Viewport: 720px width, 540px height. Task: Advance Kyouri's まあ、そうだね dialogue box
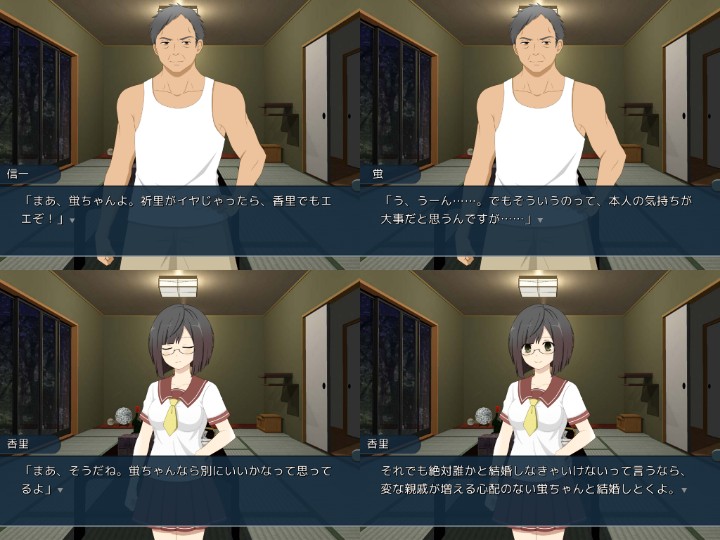[x=60, y=490]
